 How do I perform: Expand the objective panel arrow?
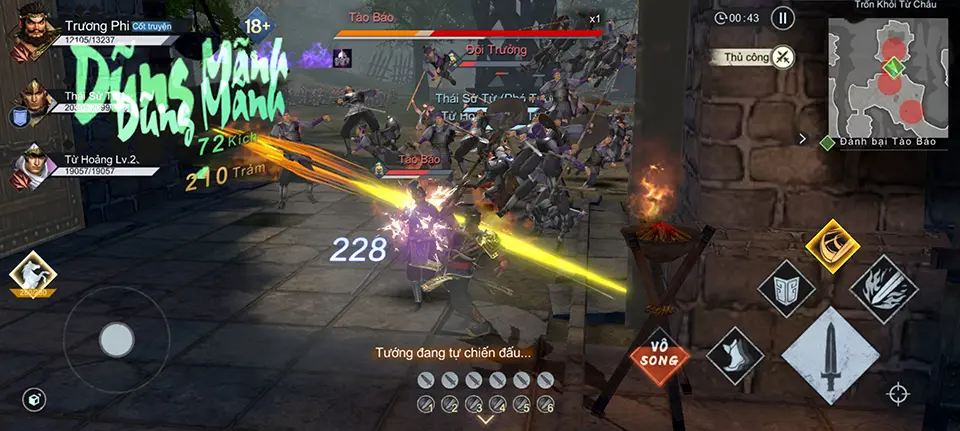coord(802,140)
